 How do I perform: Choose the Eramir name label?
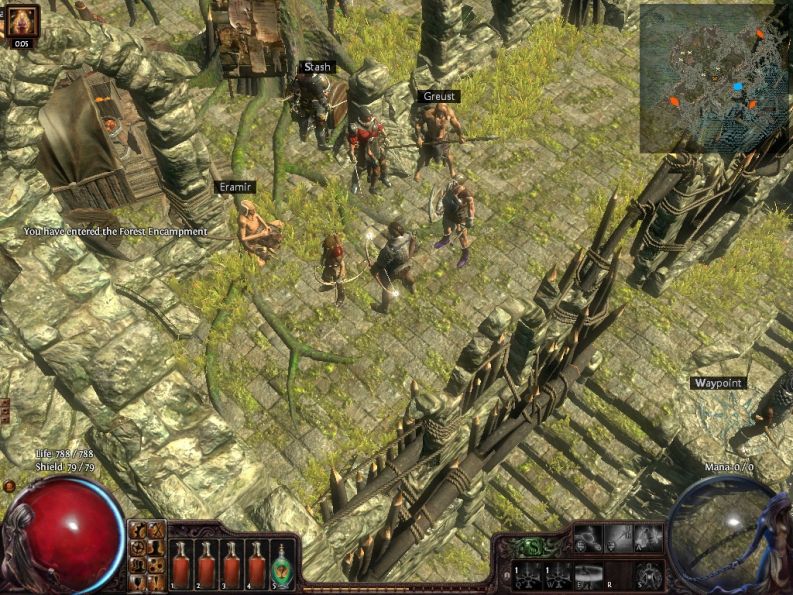(x=237, y=187)
